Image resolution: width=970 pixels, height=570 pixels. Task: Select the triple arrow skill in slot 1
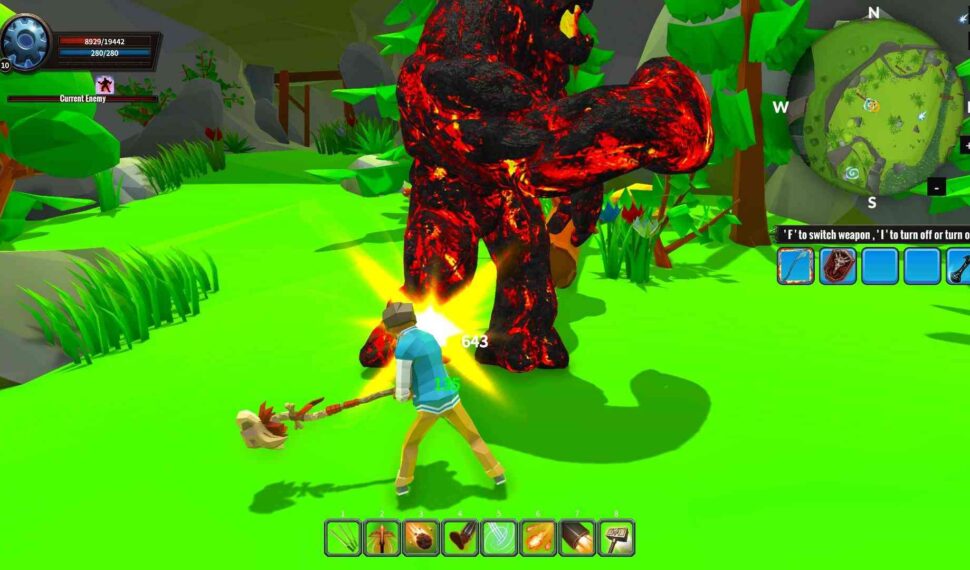coord(343,538)
